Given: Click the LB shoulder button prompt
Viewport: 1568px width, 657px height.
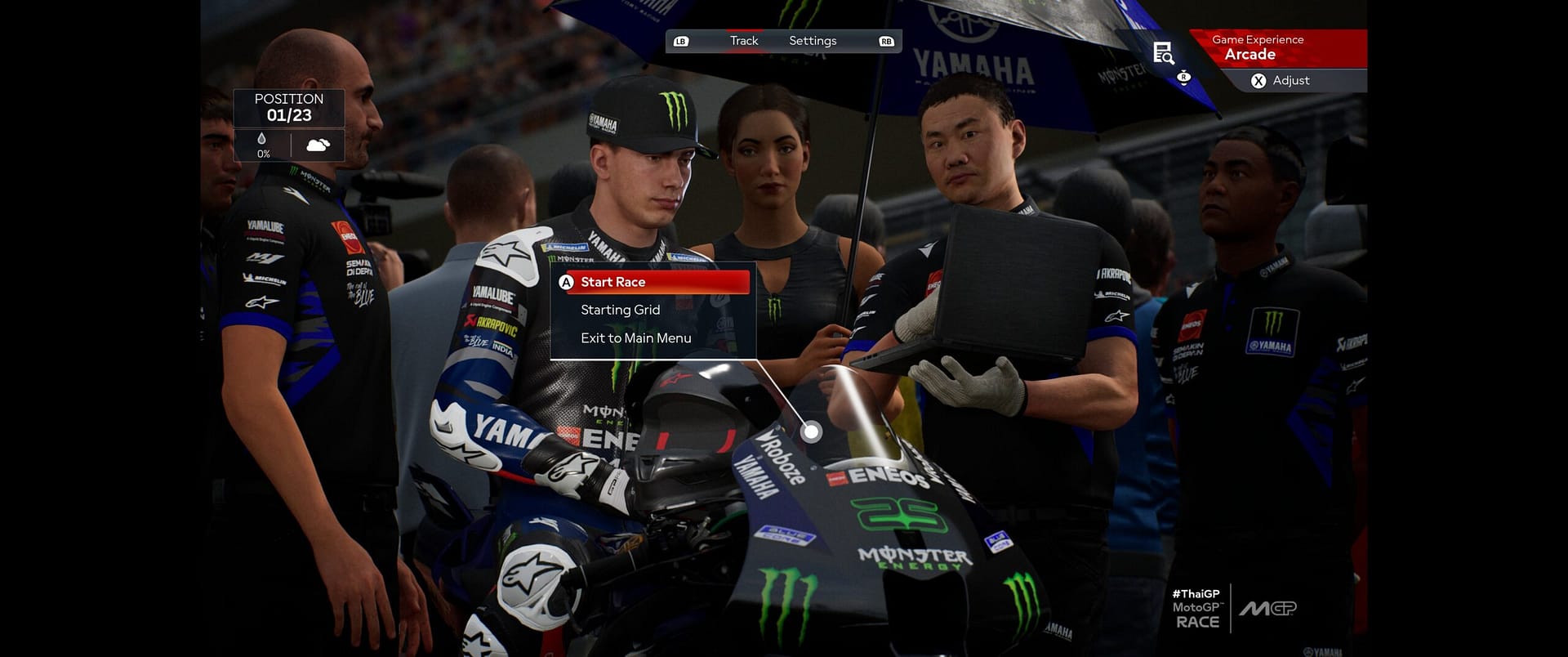Looking at the screenshot, I should coord(680,39).
